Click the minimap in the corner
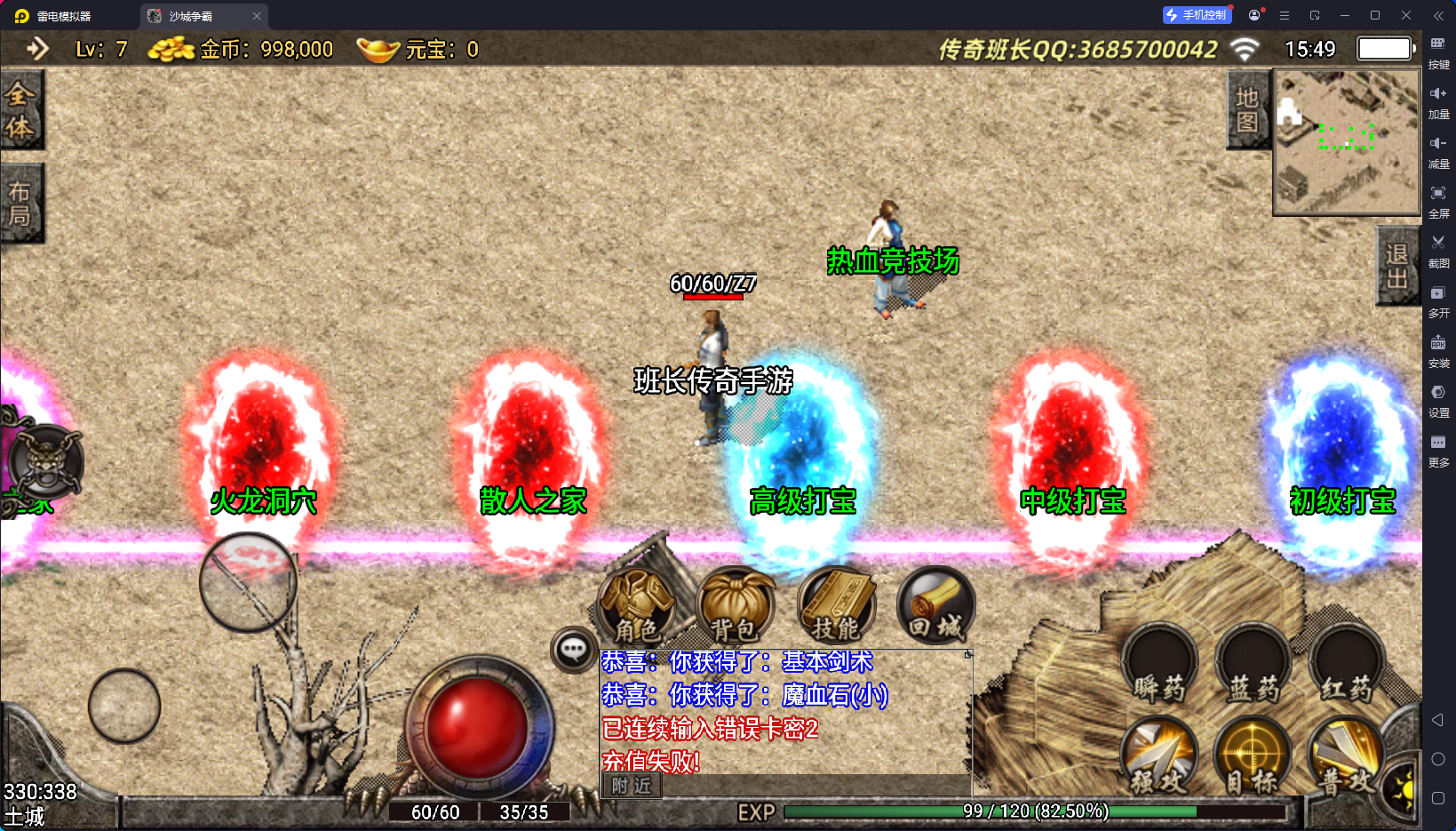Image resolution: width=1456 pixels, height=831 pixels. (1347, 142)
